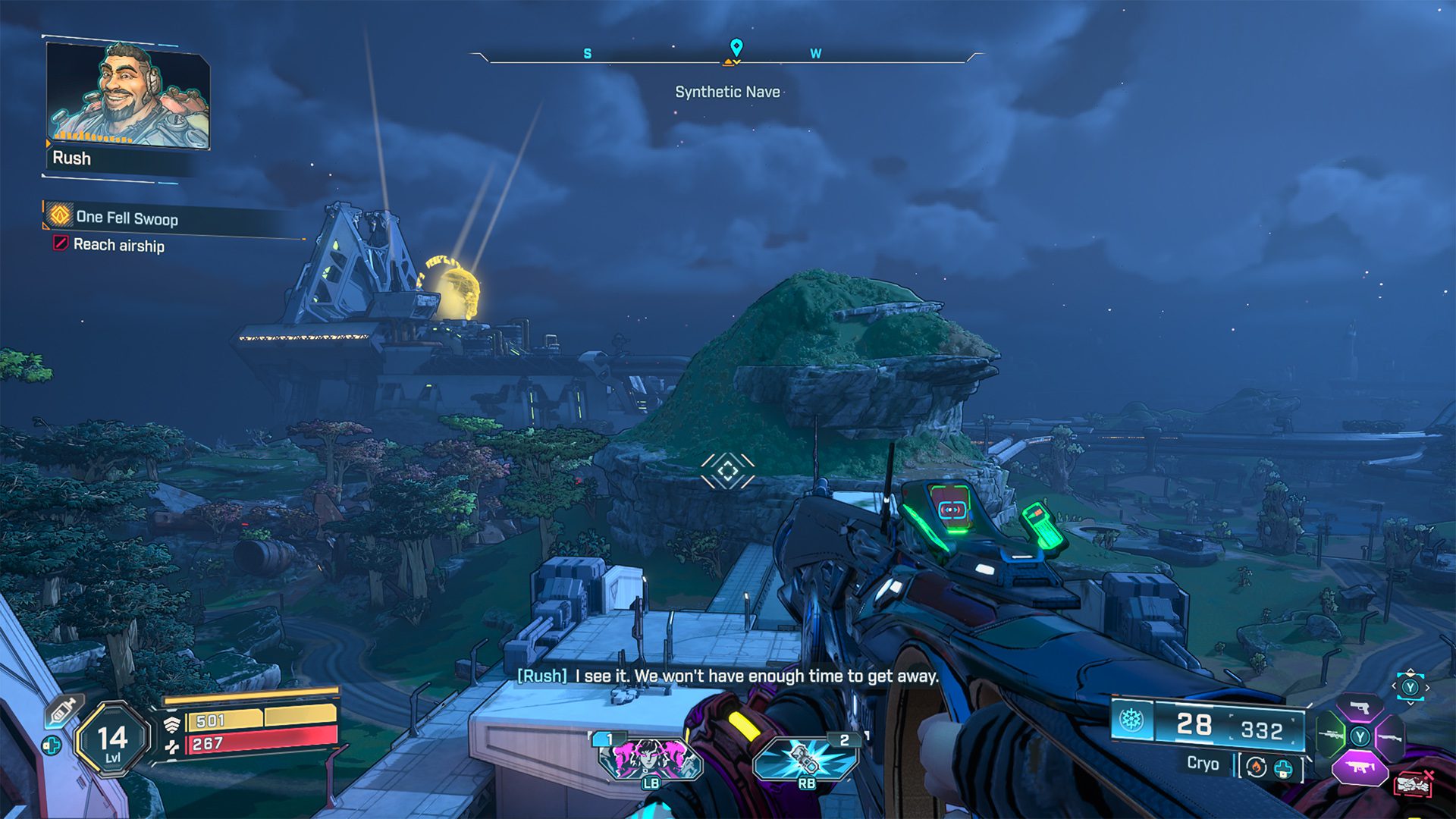The width and height of the screenshot is (1456, 819).
Task: Use the syringe repair kit icon
Action: coord(64,710)
